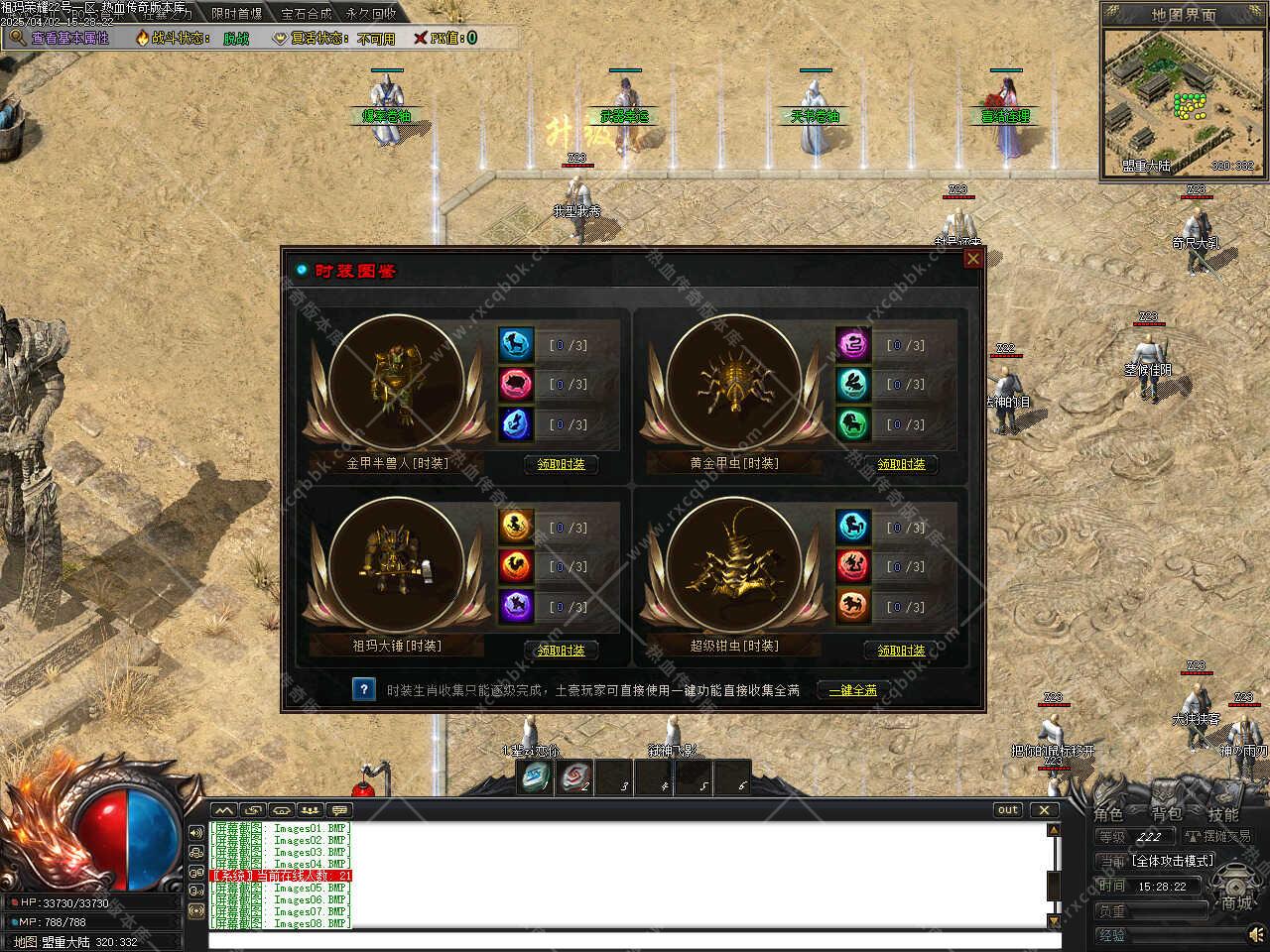Use the skill in hotbar slot 1
1270x952 pixels.
pos(534,778)
